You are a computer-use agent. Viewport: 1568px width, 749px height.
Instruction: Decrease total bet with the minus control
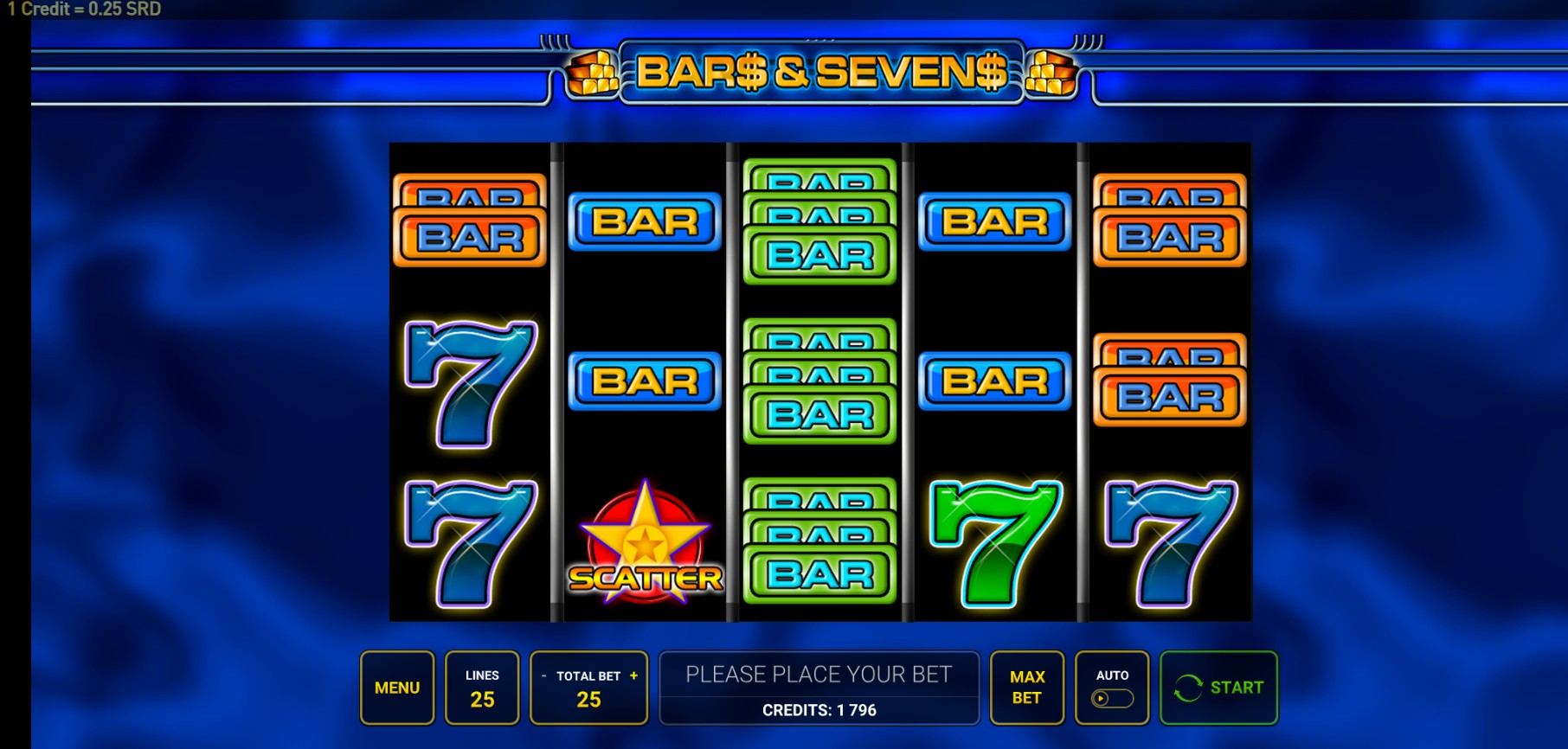[x=543, y=676]
